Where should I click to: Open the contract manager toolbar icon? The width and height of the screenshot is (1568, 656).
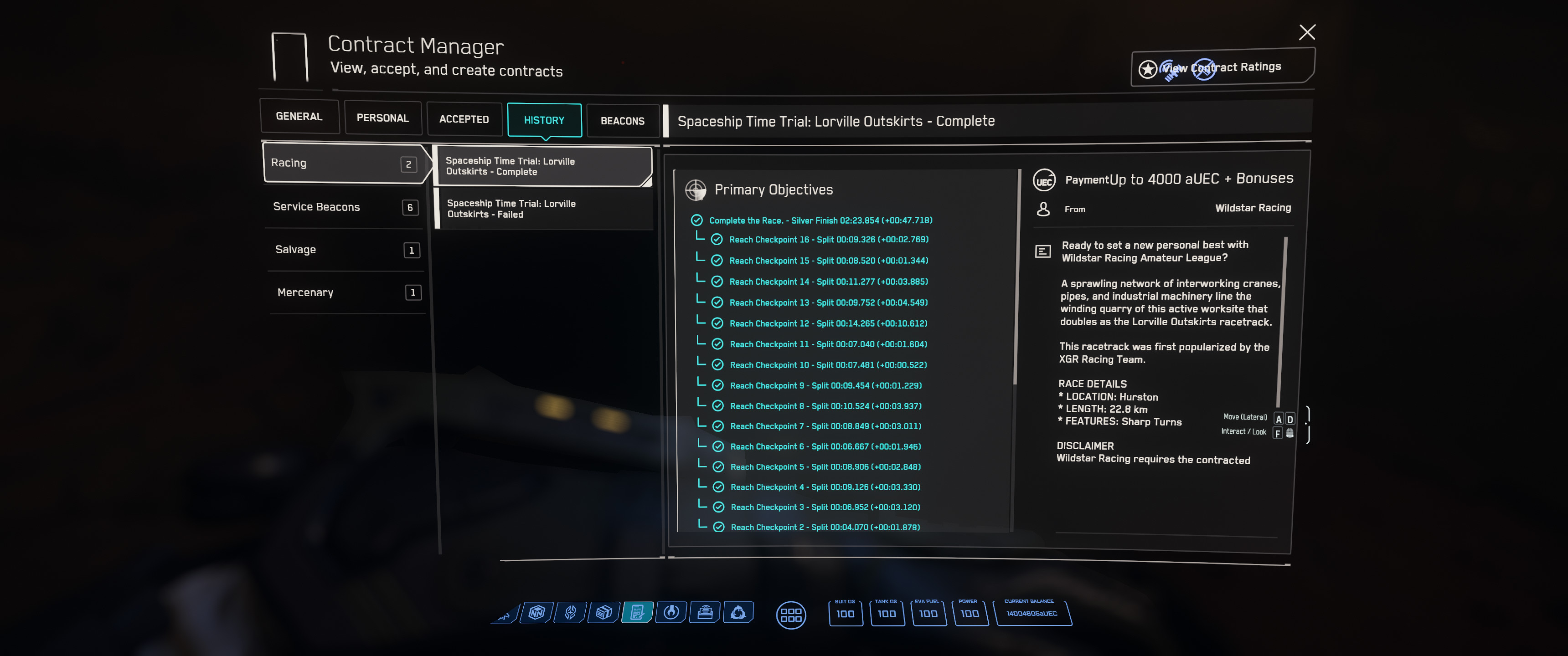point(637,612)
